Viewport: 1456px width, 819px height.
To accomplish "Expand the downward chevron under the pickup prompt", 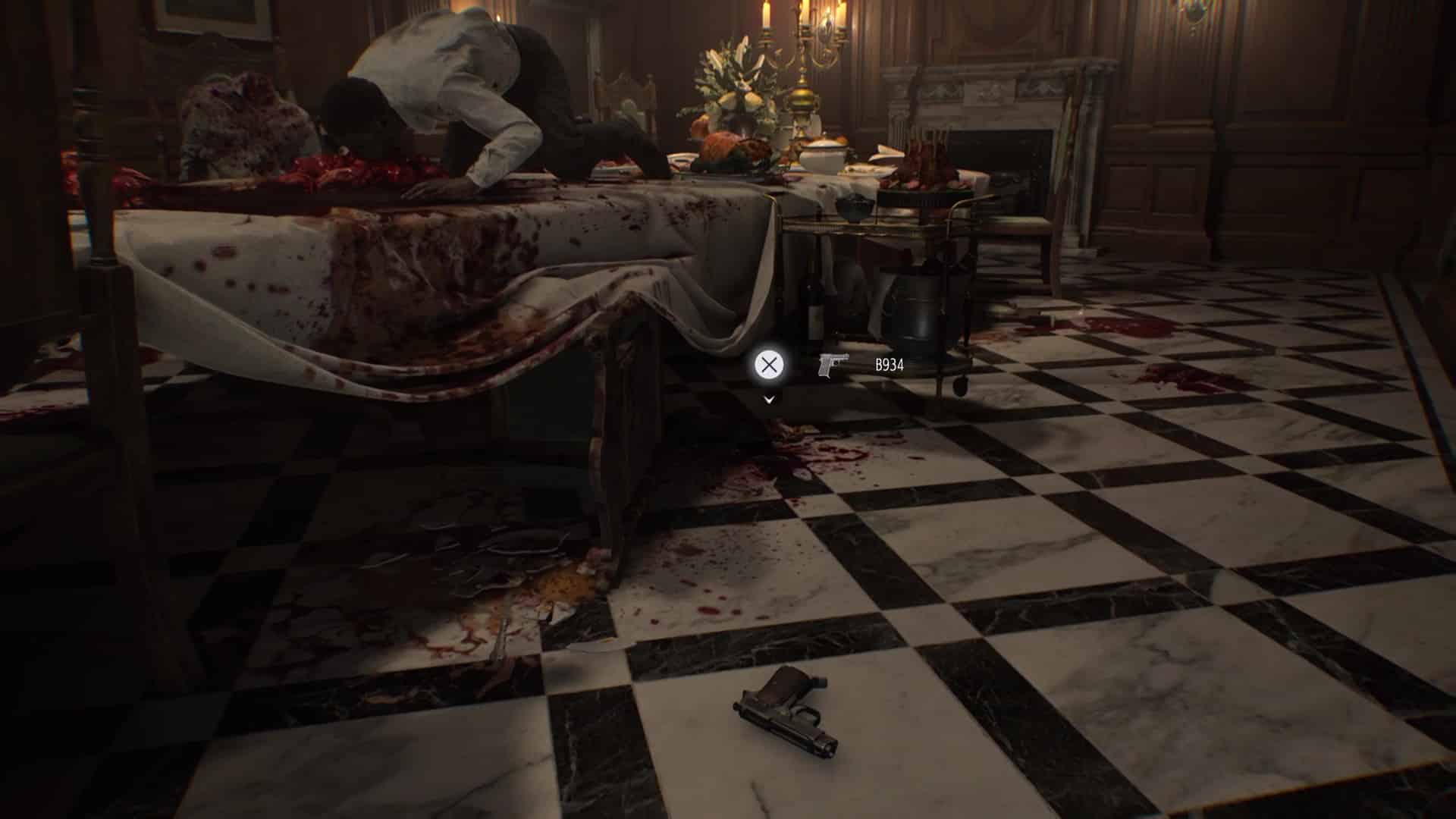I will pyautogui.click(x=769, y=399).
